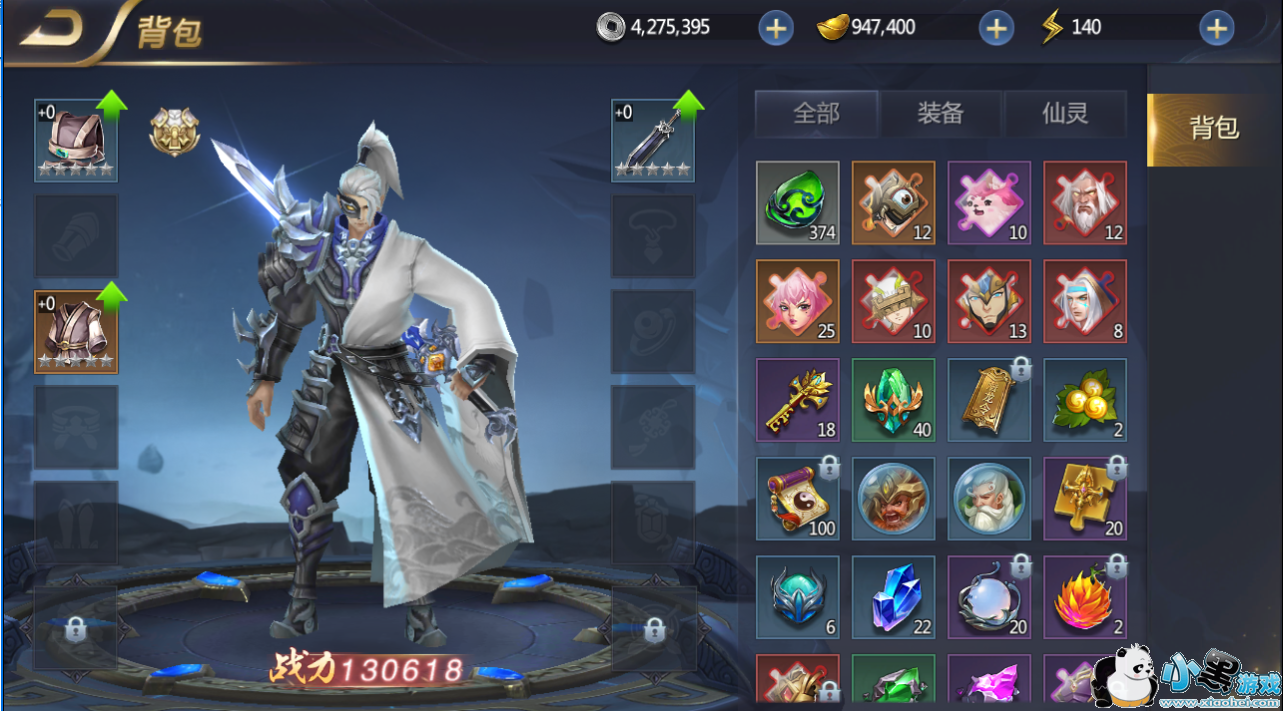
Task: Select the white-bearded elder orb
Action: click(989, 498)
